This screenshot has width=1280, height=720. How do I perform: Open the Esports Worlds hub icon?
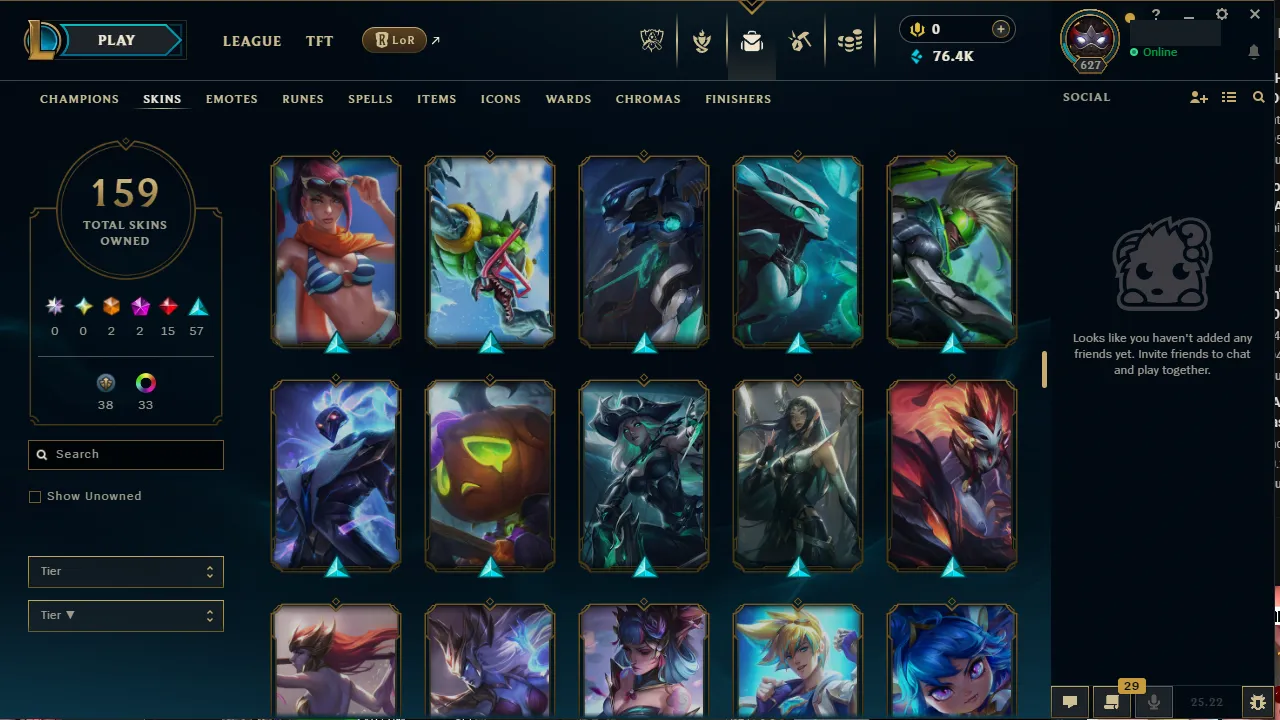pyautogui.click(x=651, y=41)
